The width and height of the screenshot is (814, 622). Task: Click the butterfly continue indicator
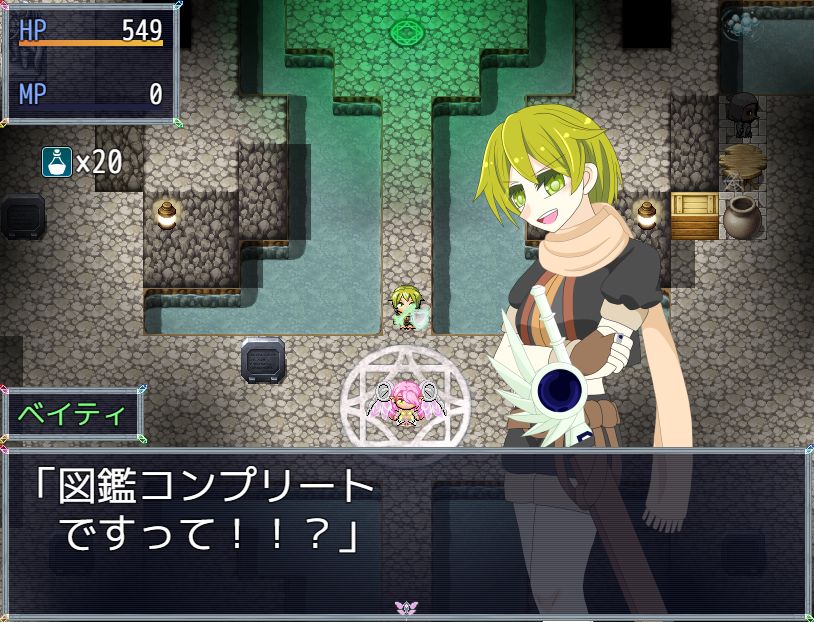point(406,608)
